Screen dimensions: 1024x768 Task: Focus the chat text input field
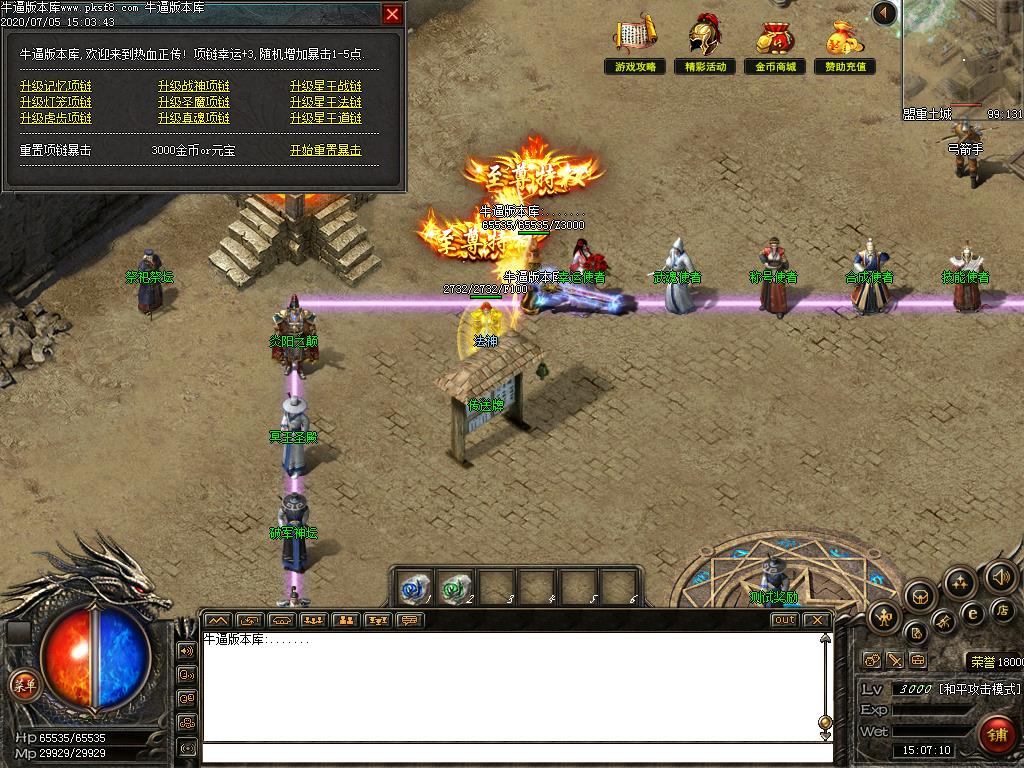click(510, 753)
